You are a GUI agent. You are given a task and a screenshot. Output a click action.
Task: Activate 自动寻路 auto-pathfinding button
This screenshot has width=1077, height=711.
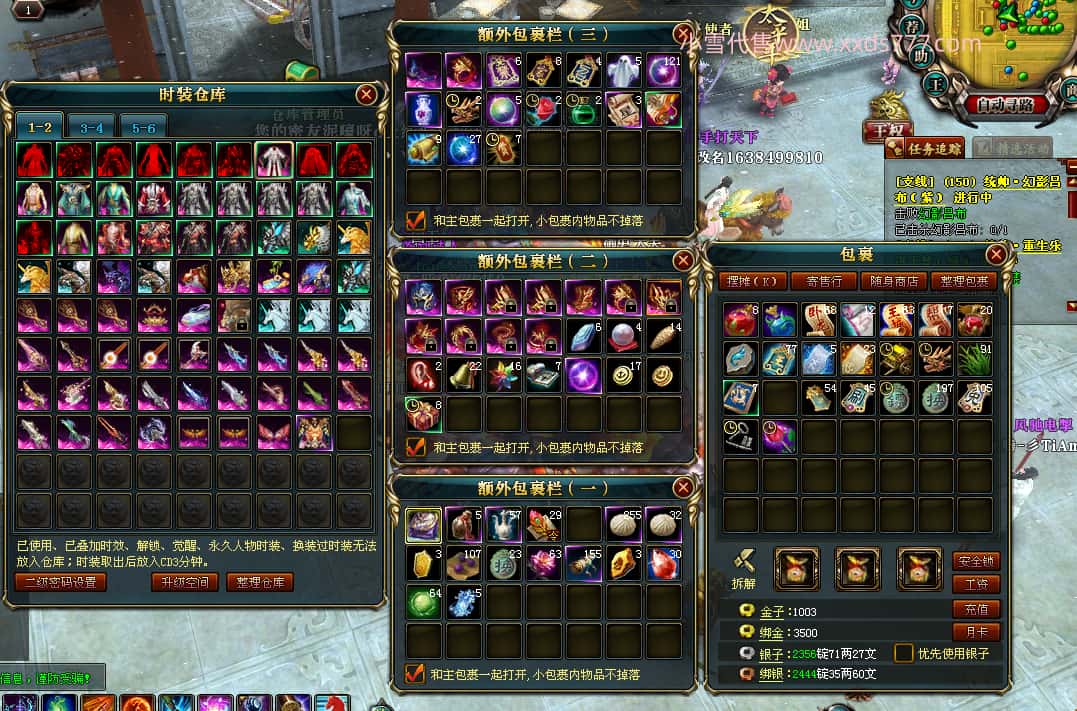1006,104
